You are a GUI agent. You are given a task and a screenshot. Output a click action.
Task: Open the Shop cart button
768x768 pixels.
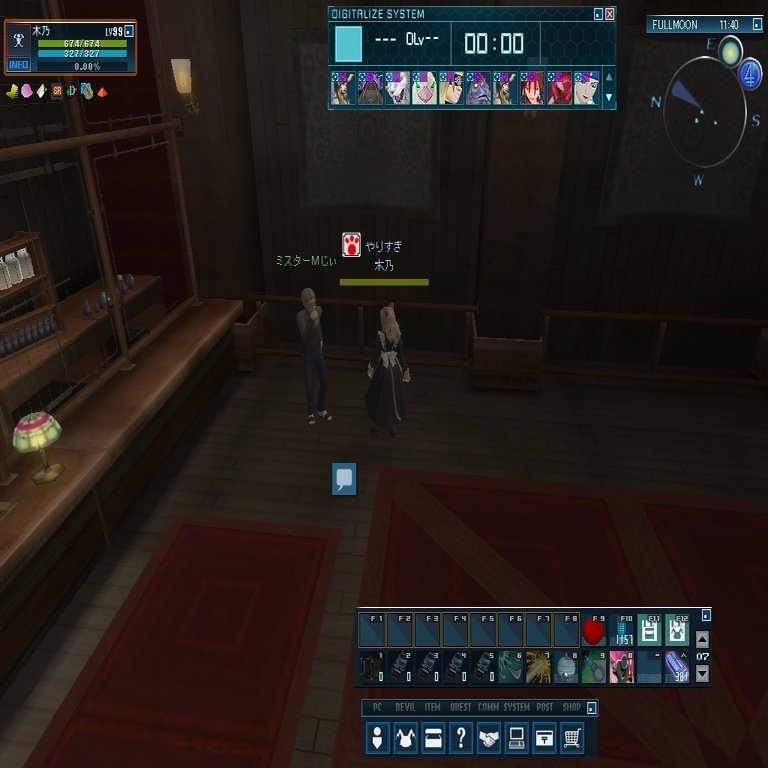[572, 739]
